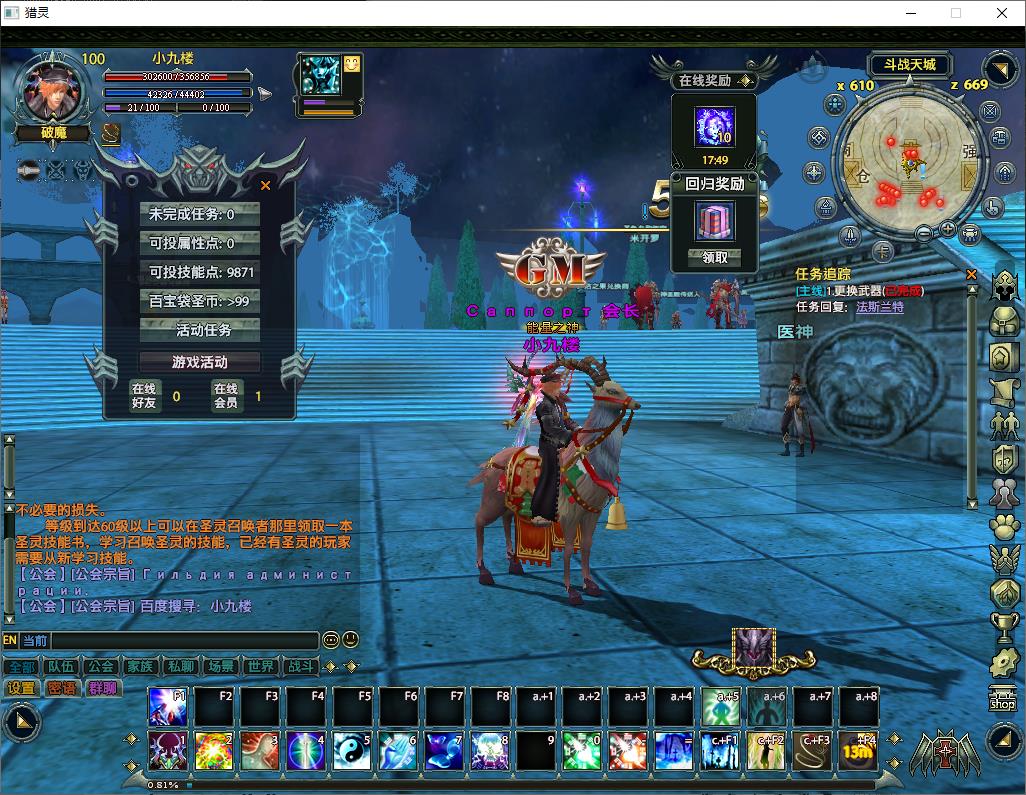Switch chat to the 世界 world tab
The image size is (1026, 795).
[260, 666]
